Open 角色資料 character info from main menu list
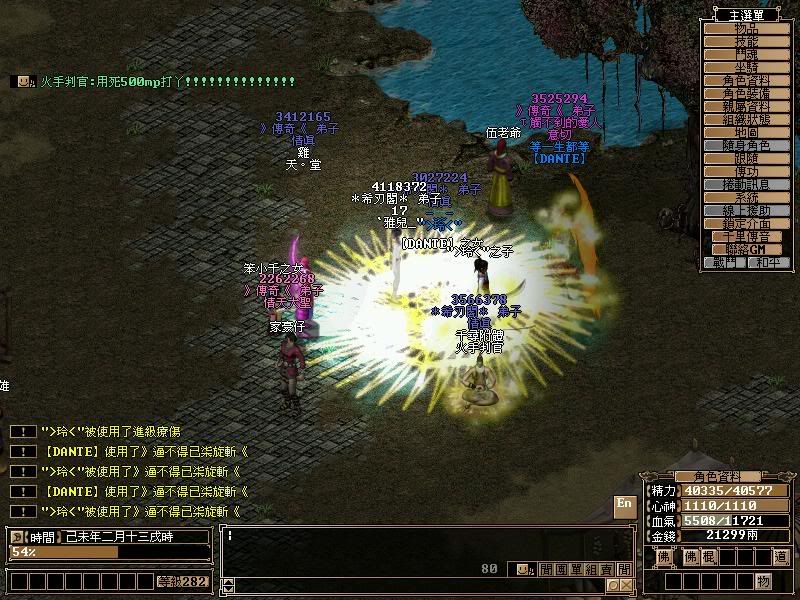This screenshot has height=600, width=800. 746,81
